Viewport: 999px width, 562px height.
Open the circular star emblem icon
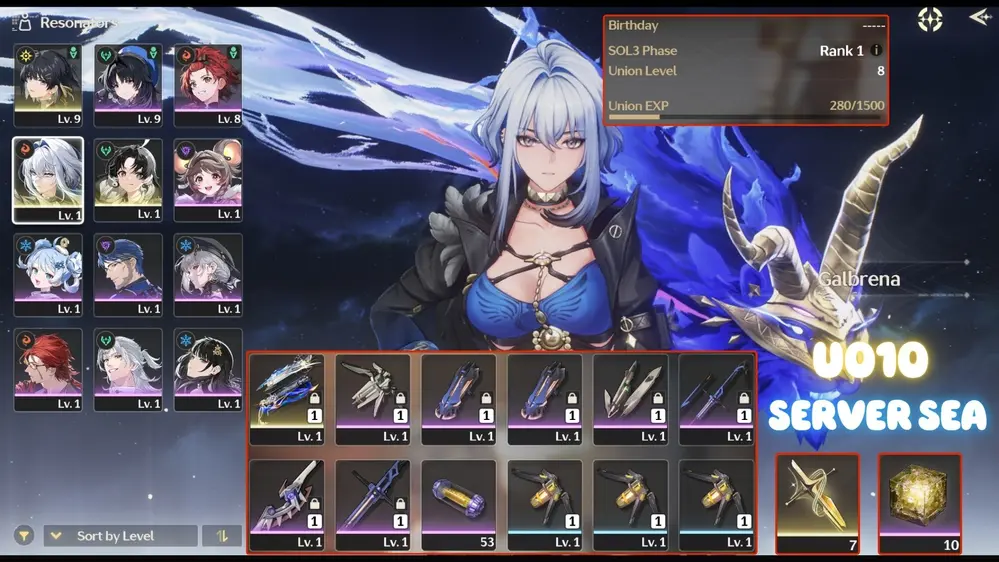coord(930,19)
